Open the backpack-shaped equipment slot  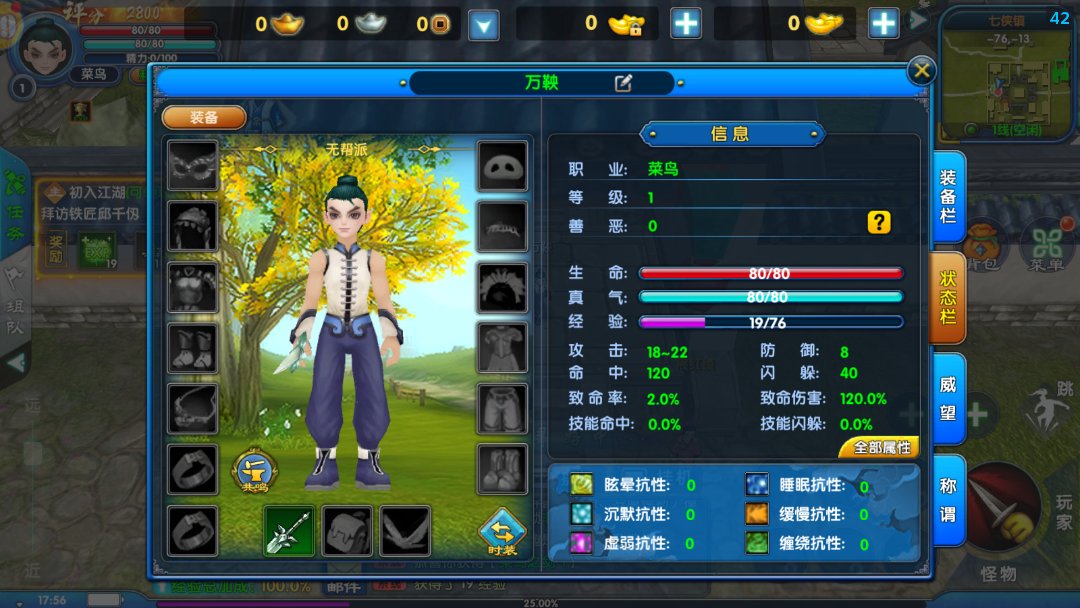tap(348, 531)
